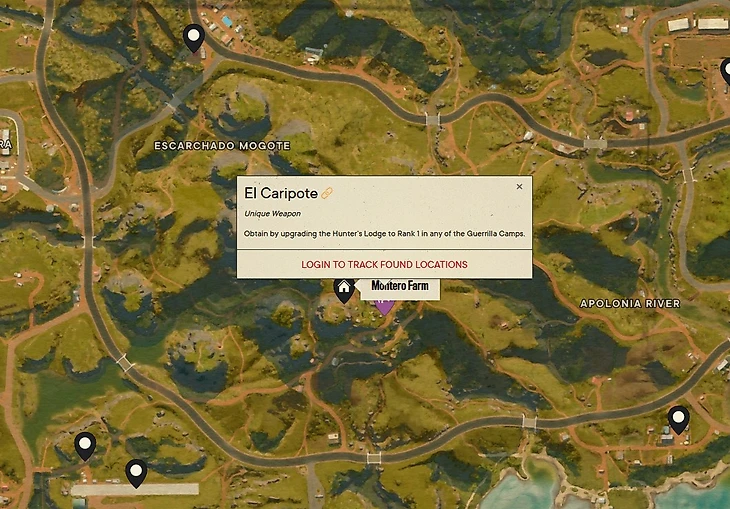Close the El Caripote info popup
The width and height of the screenshot is (730, 509).
tap(519, 187)
